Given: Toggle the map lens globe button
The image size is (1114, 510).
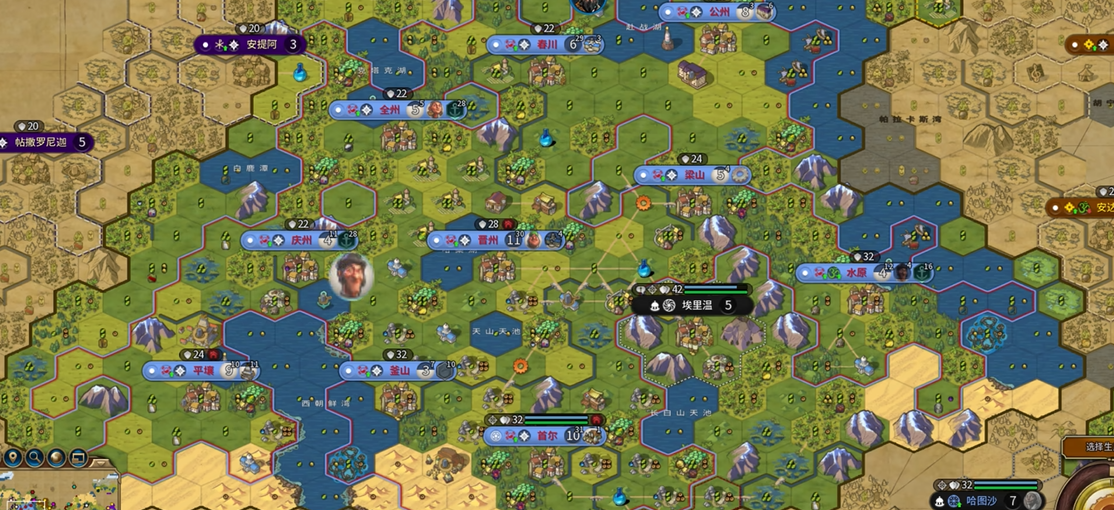Looking at the screenshot, I should [57, 458].
